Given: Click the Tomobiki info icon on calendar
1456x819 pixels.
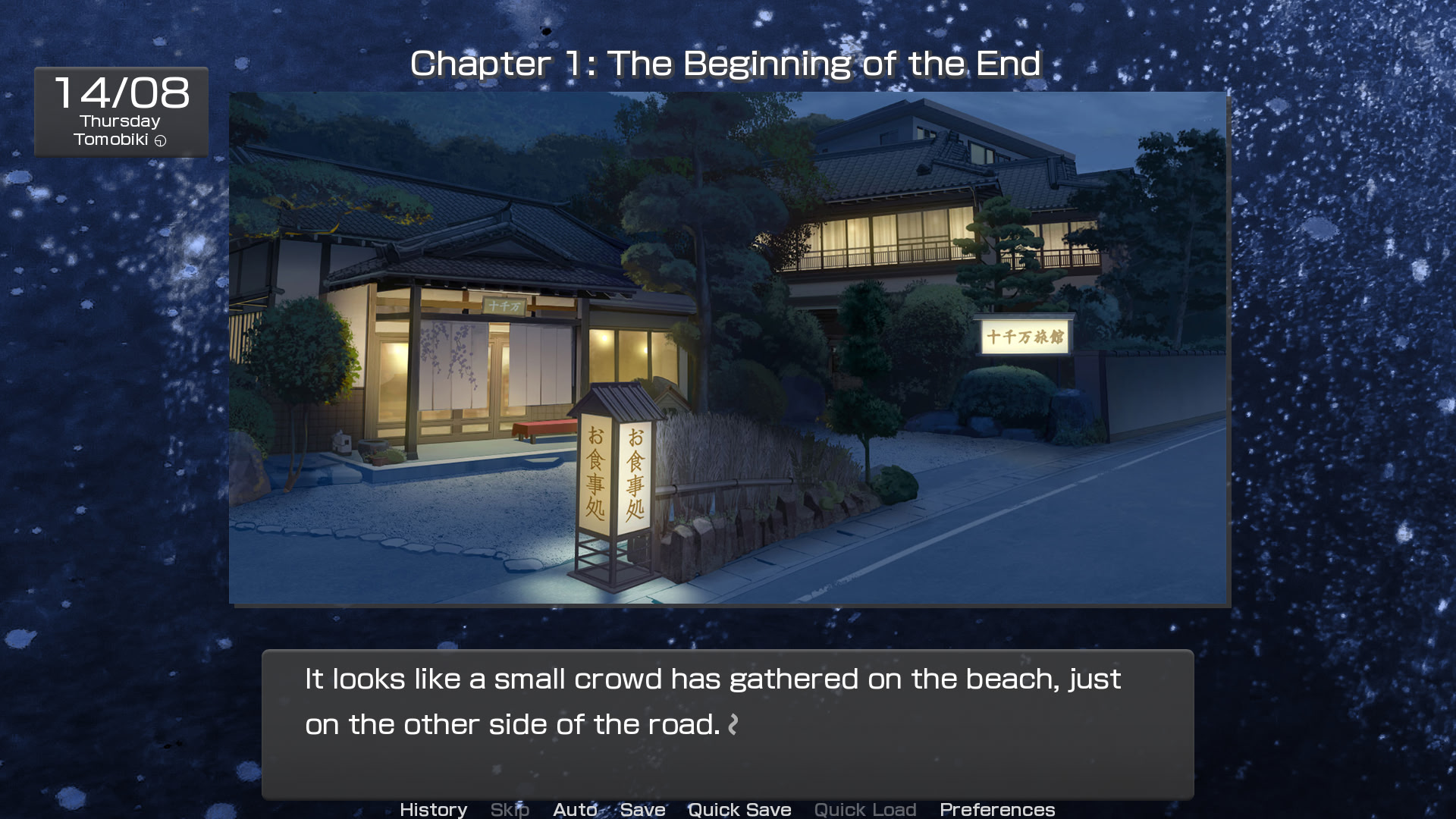Looking at the screenshot, I should (160, 140).
